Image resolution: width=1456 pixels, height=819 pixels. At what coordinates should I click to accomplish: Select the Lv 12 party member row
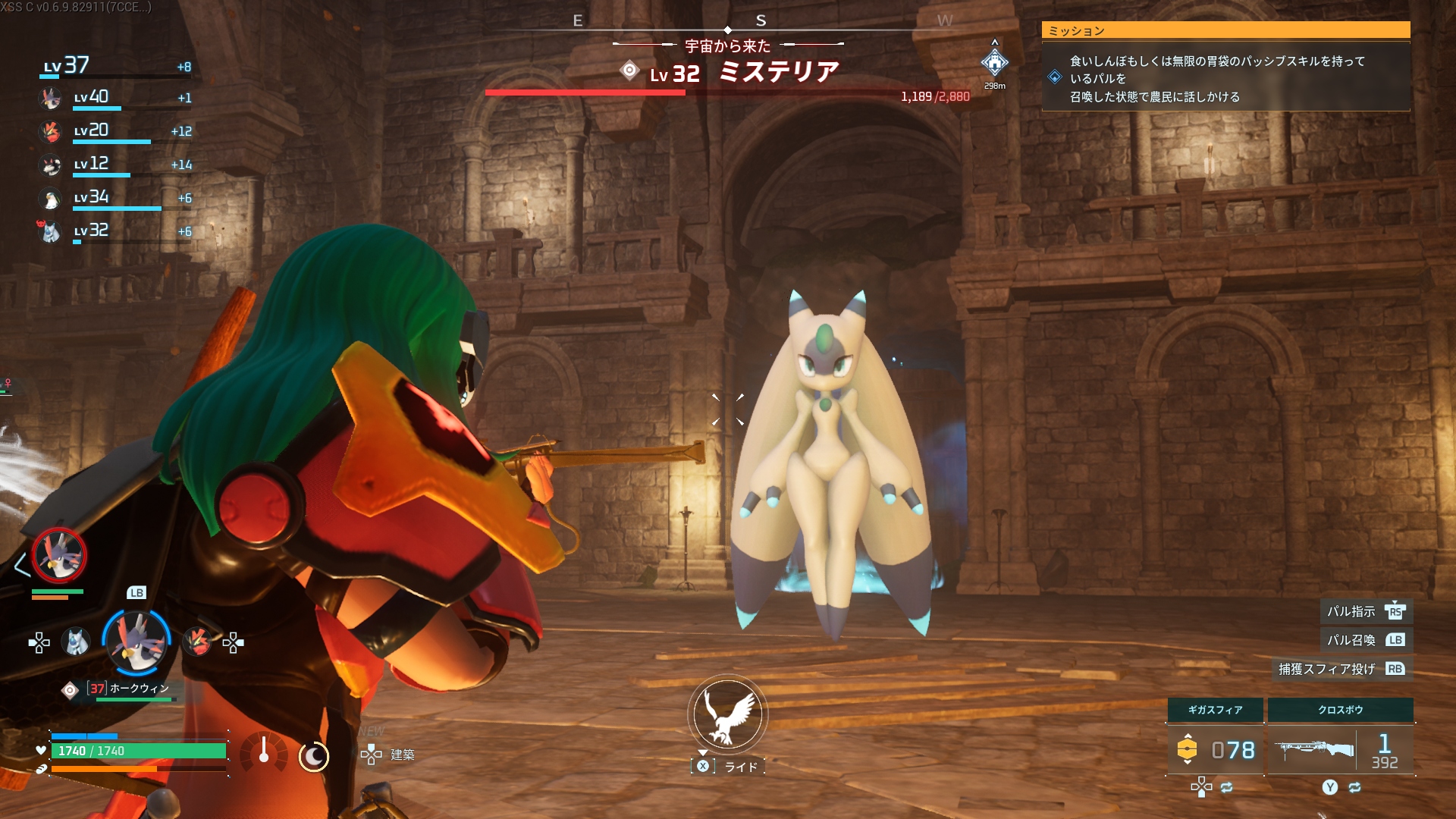click(114, 165)
